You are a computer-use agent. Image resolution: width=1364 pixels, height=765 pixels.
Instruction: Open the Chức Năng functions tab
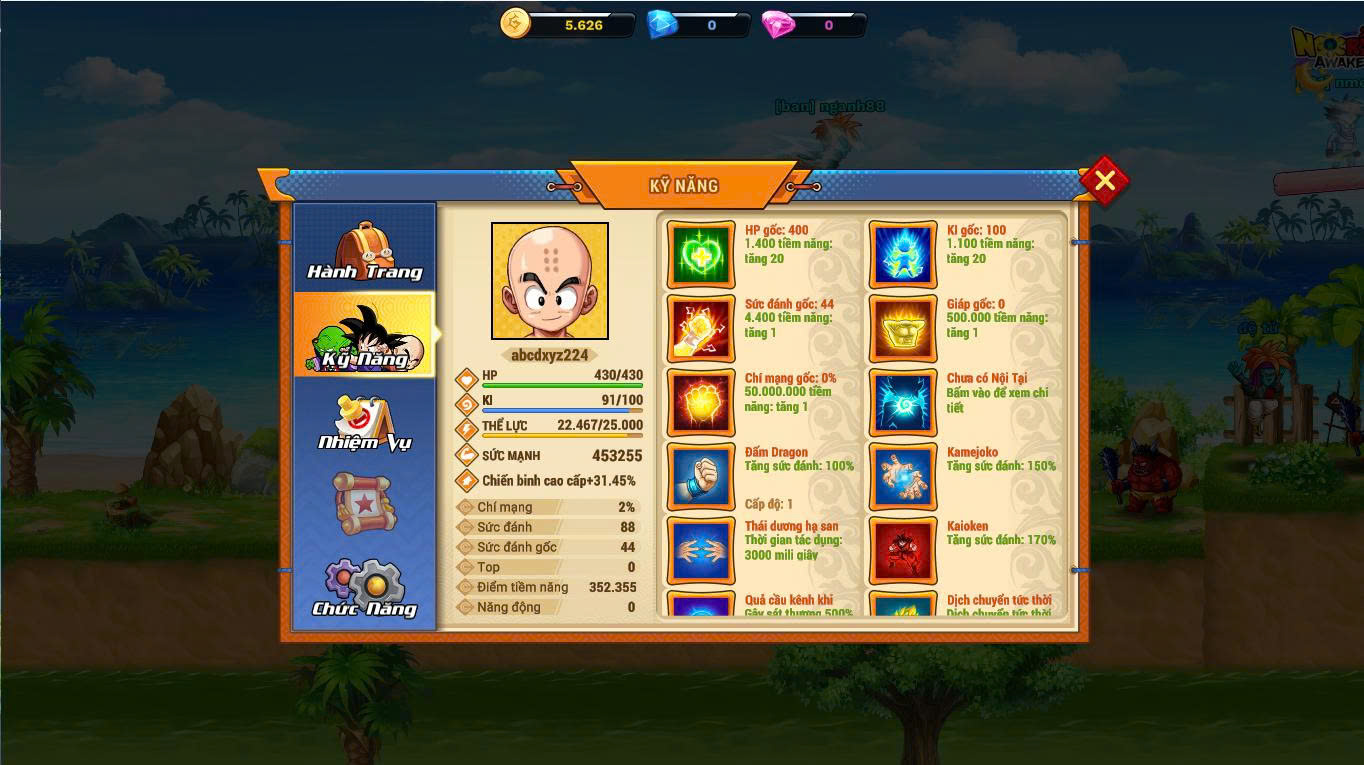(x=364, y=588)
